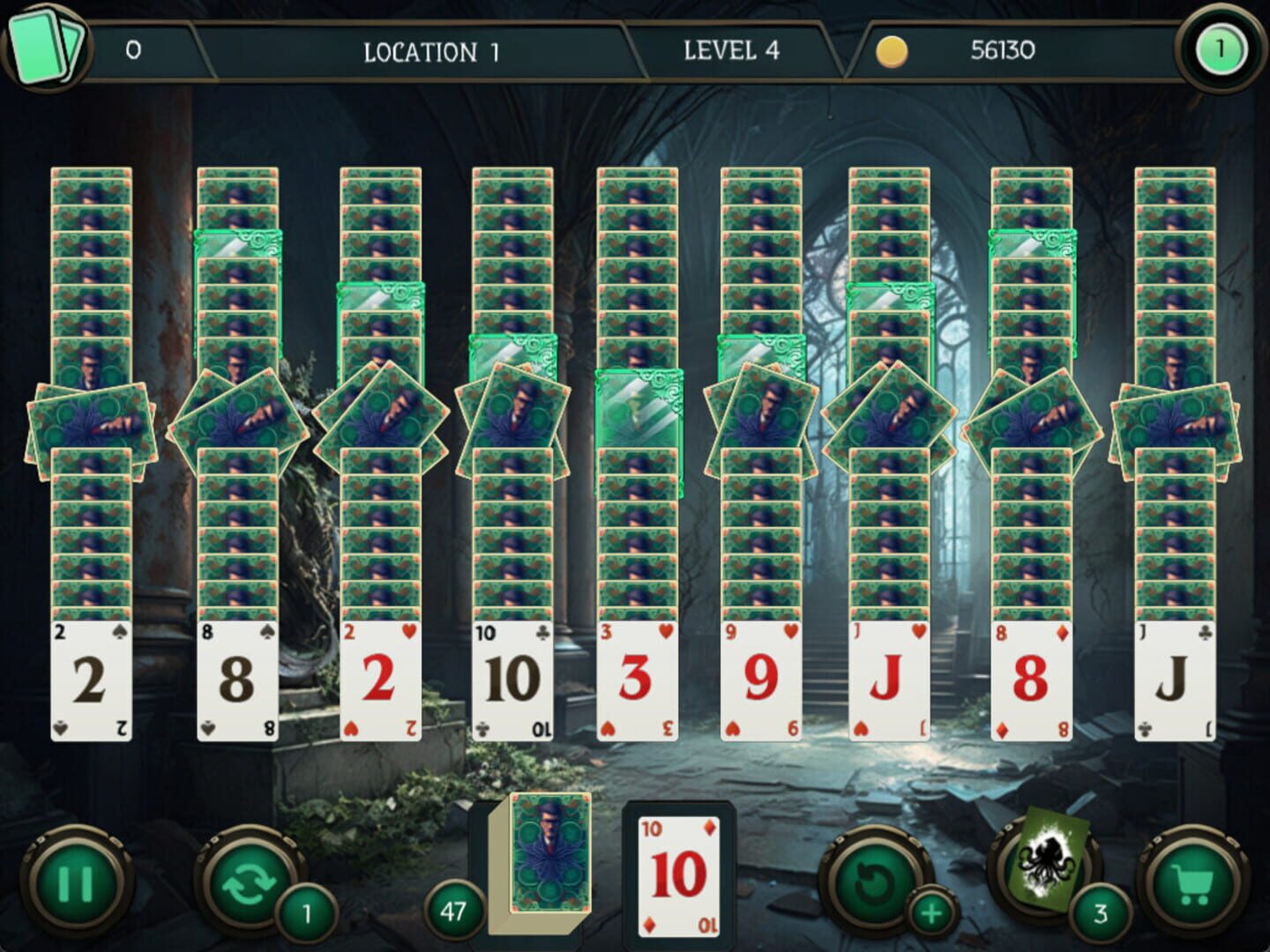Select the gold coin currency icon
The width and height of the screenshot is (1270, 952).
[x=893, y=50]
